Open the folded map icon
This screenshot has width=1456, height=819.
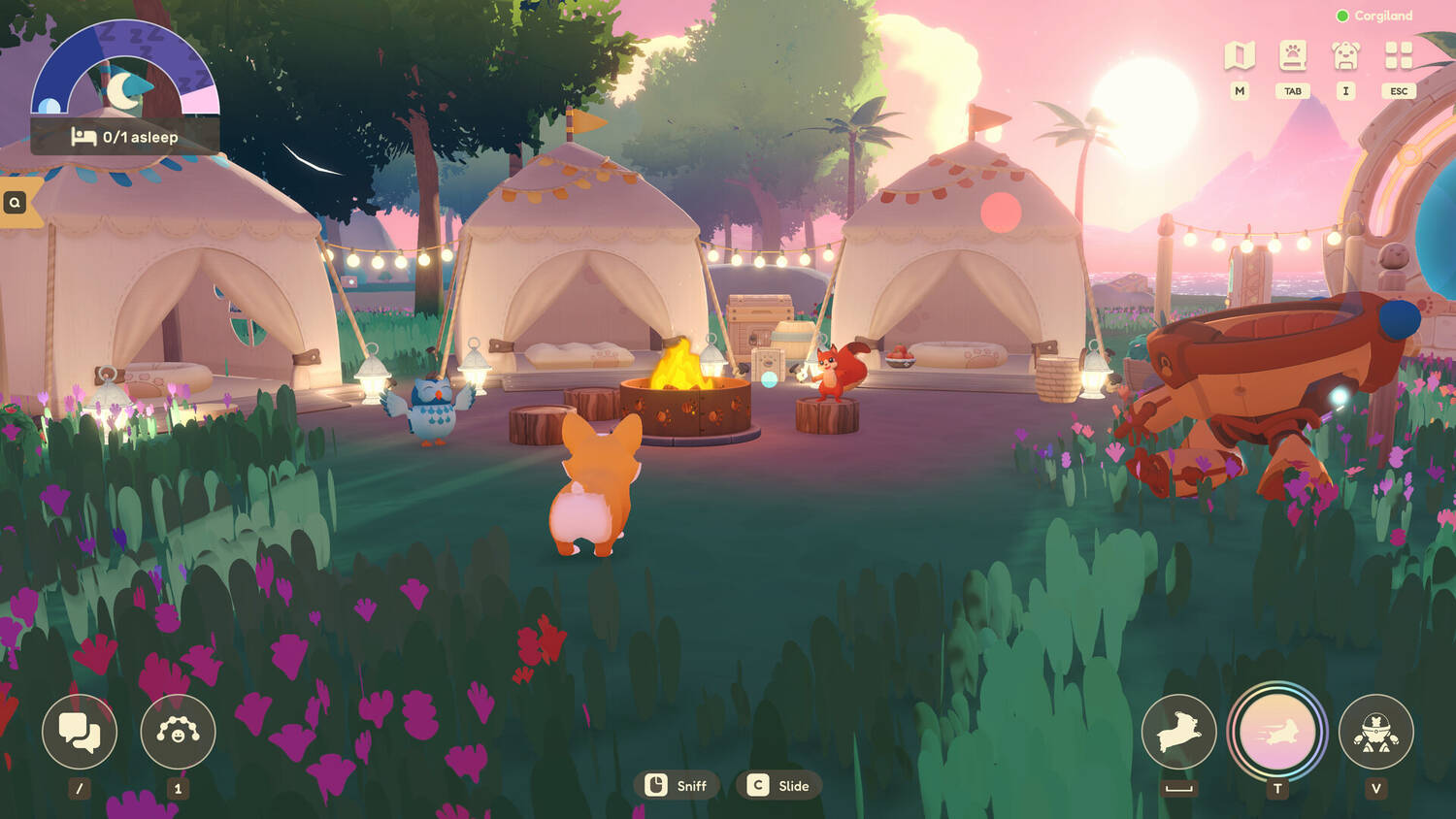[x=1240, y=55]
